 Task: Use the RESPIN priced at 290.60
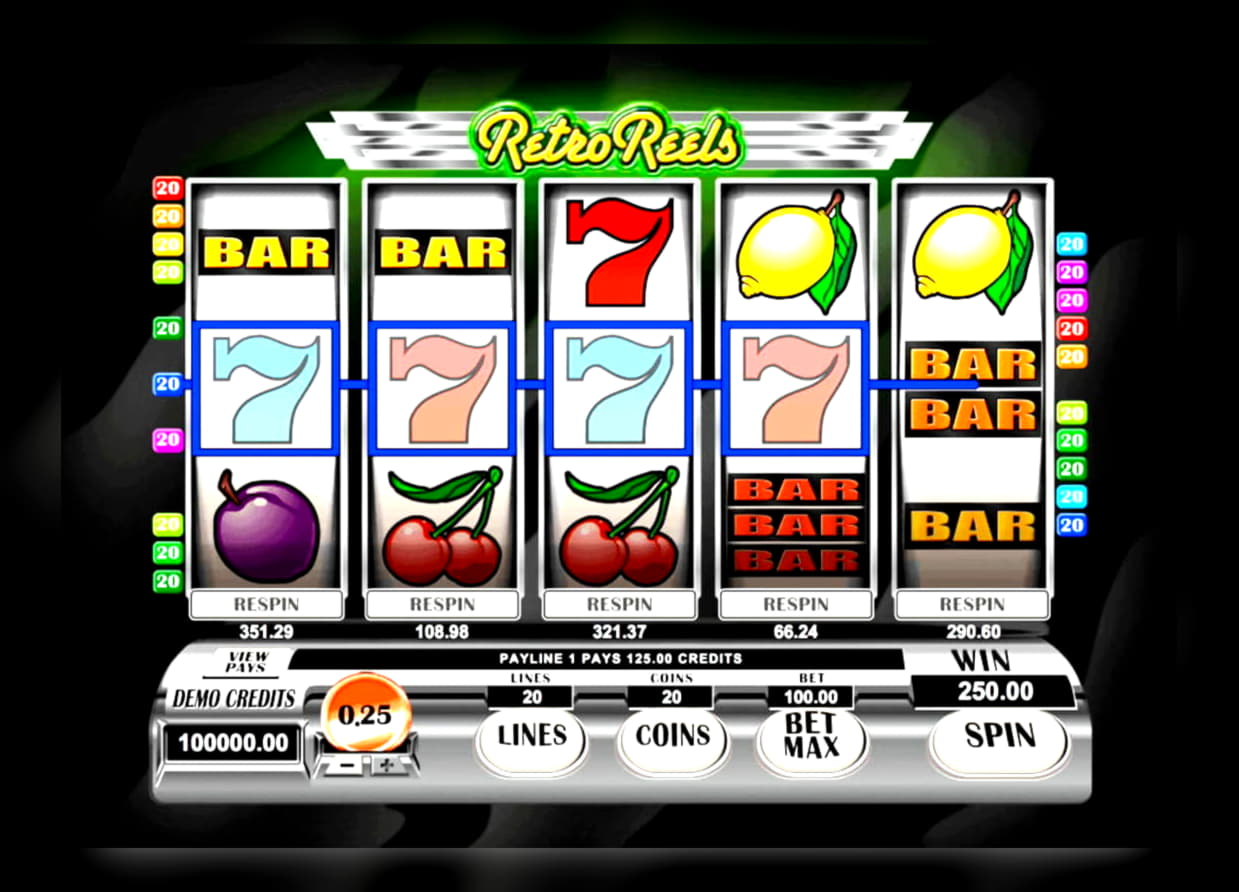[x=972, y=604]
